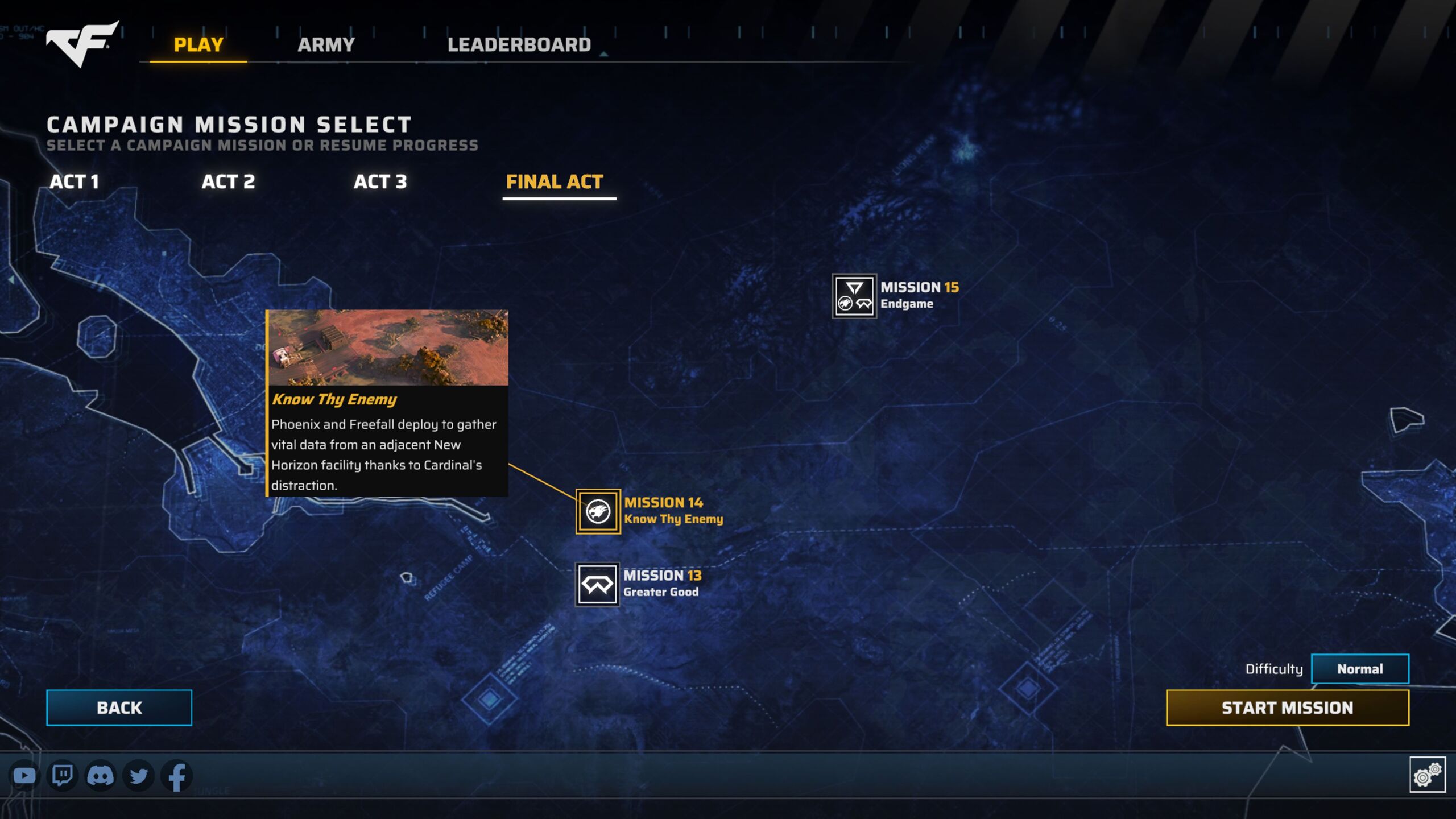Change the Normal difficulty setting
The image size is (1456, 819).
[x=1359, y=669]
